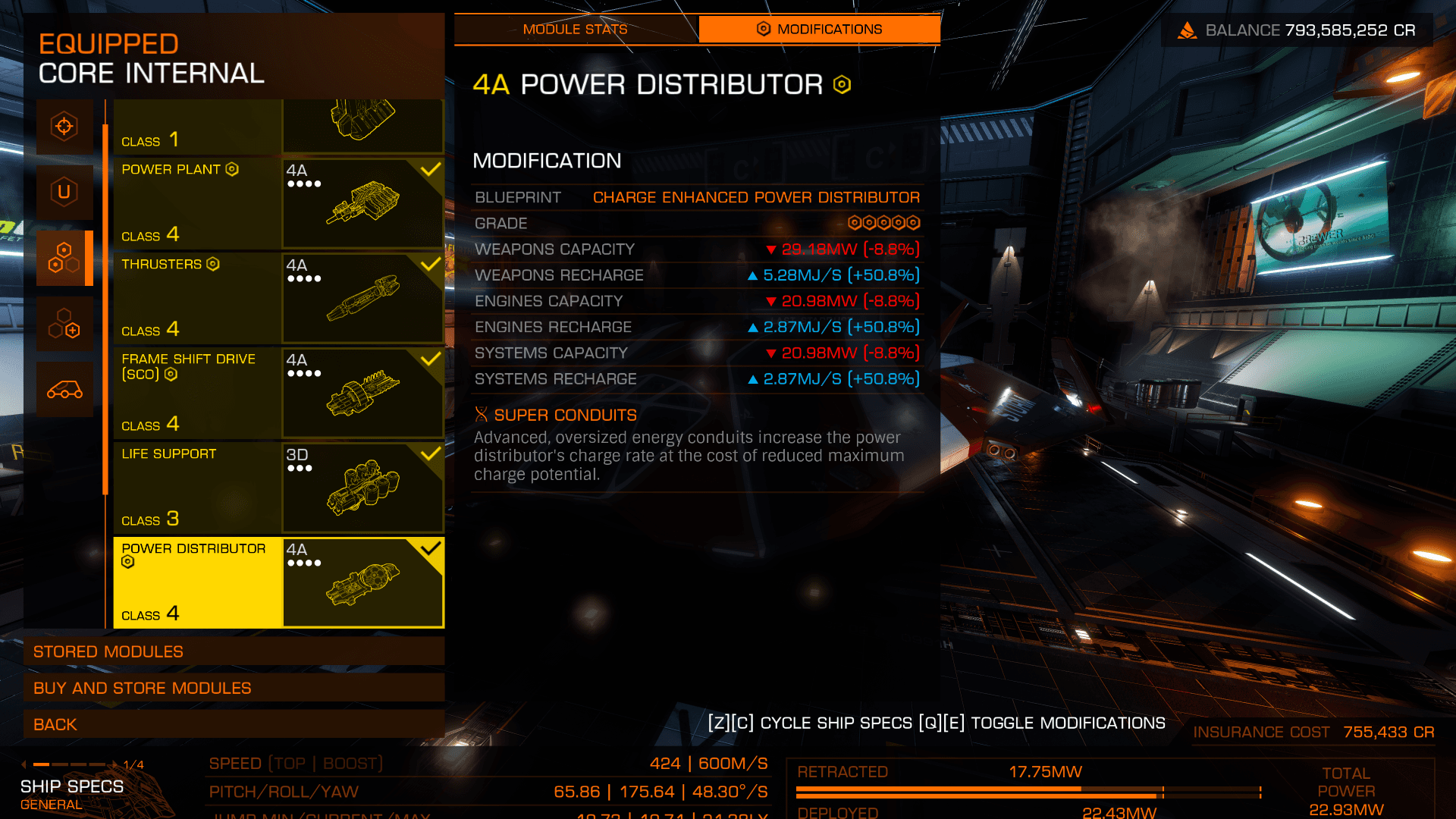
Task: Open the optional internal hexagon-plus category
Action: pyautogui.click(x=64, y=324)
